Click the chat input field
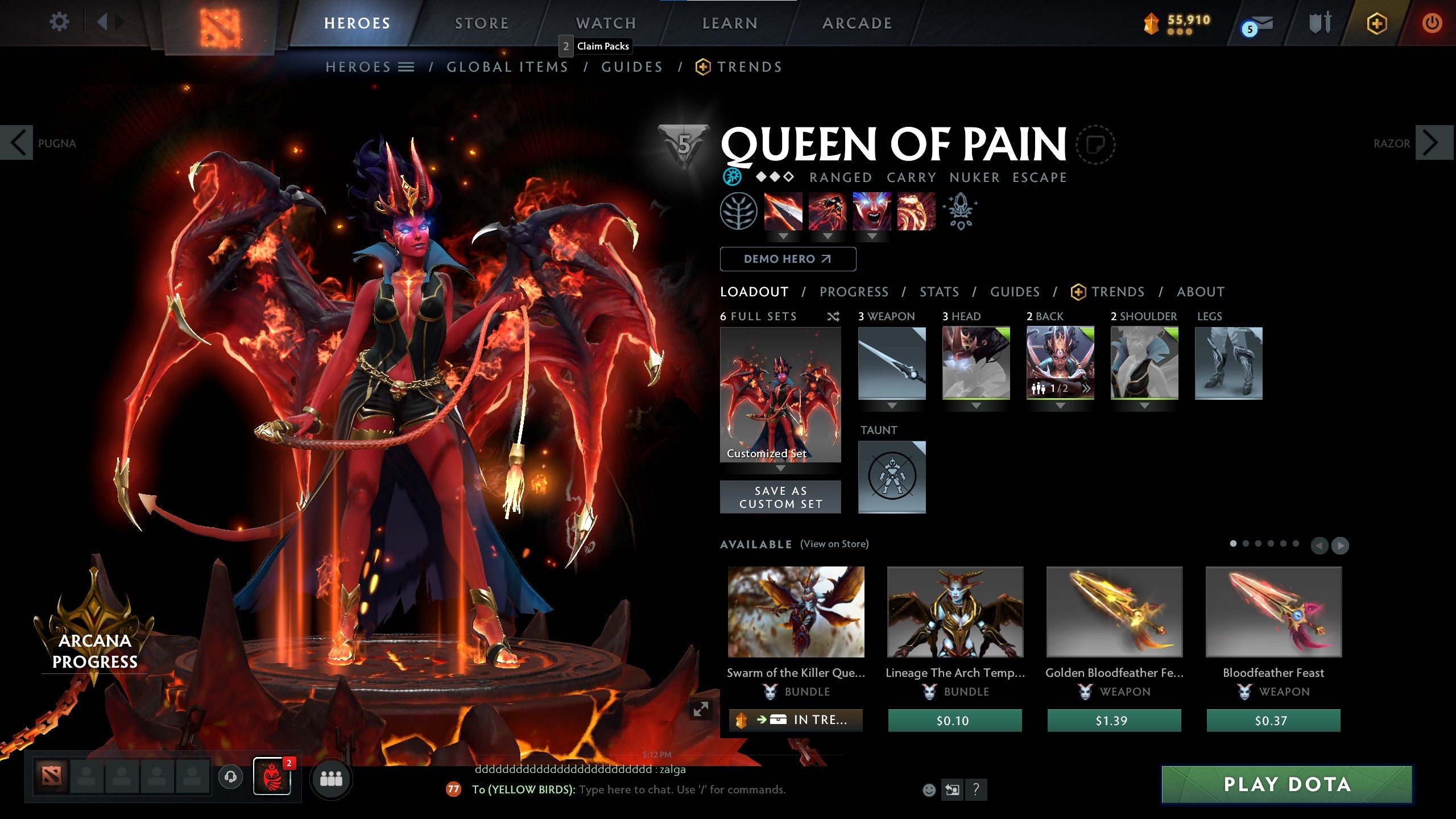 click(682, 790)
